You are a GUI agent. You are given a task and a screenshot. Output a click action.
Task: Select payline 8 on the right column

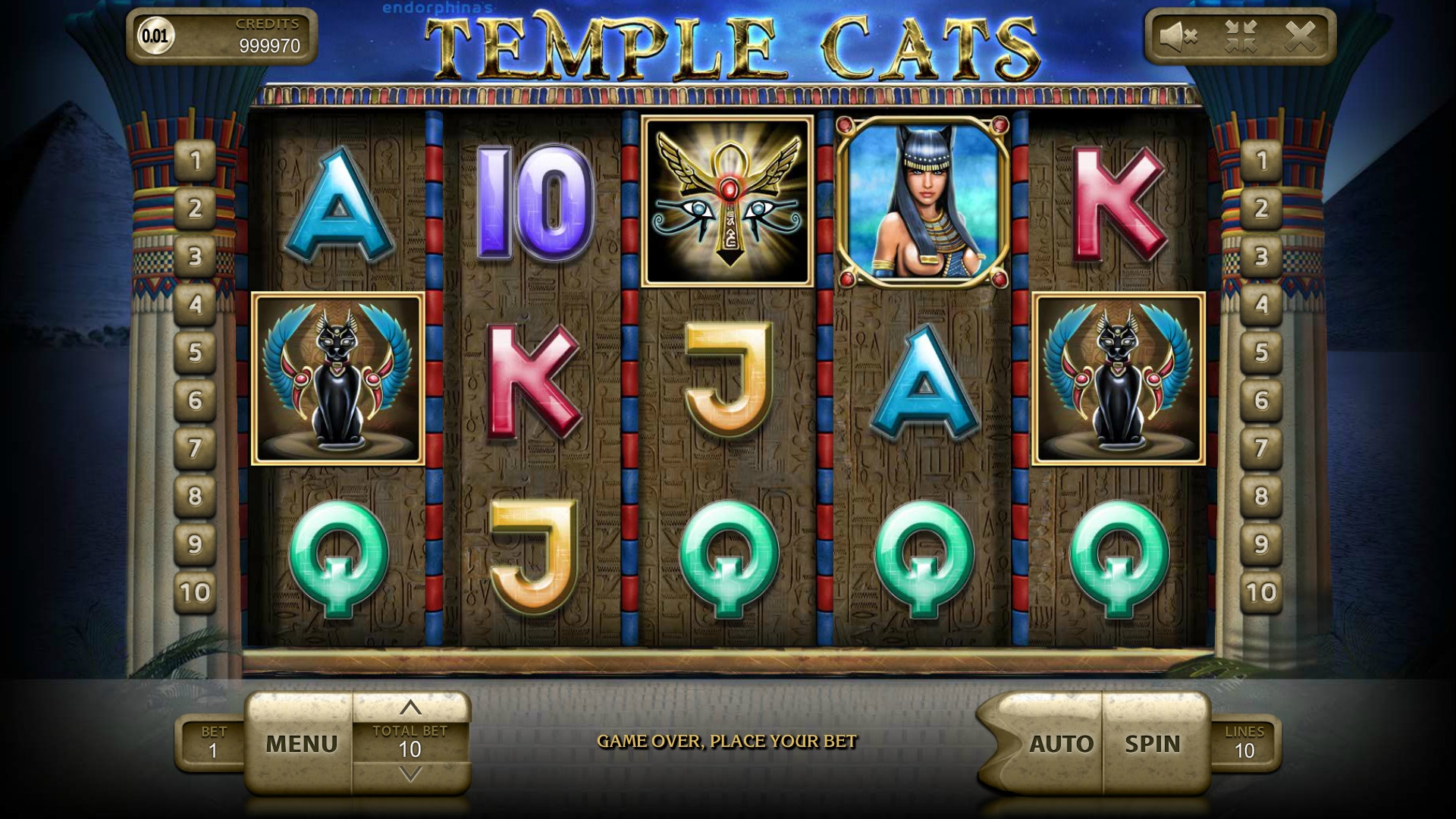click(x=1261, y=496)
